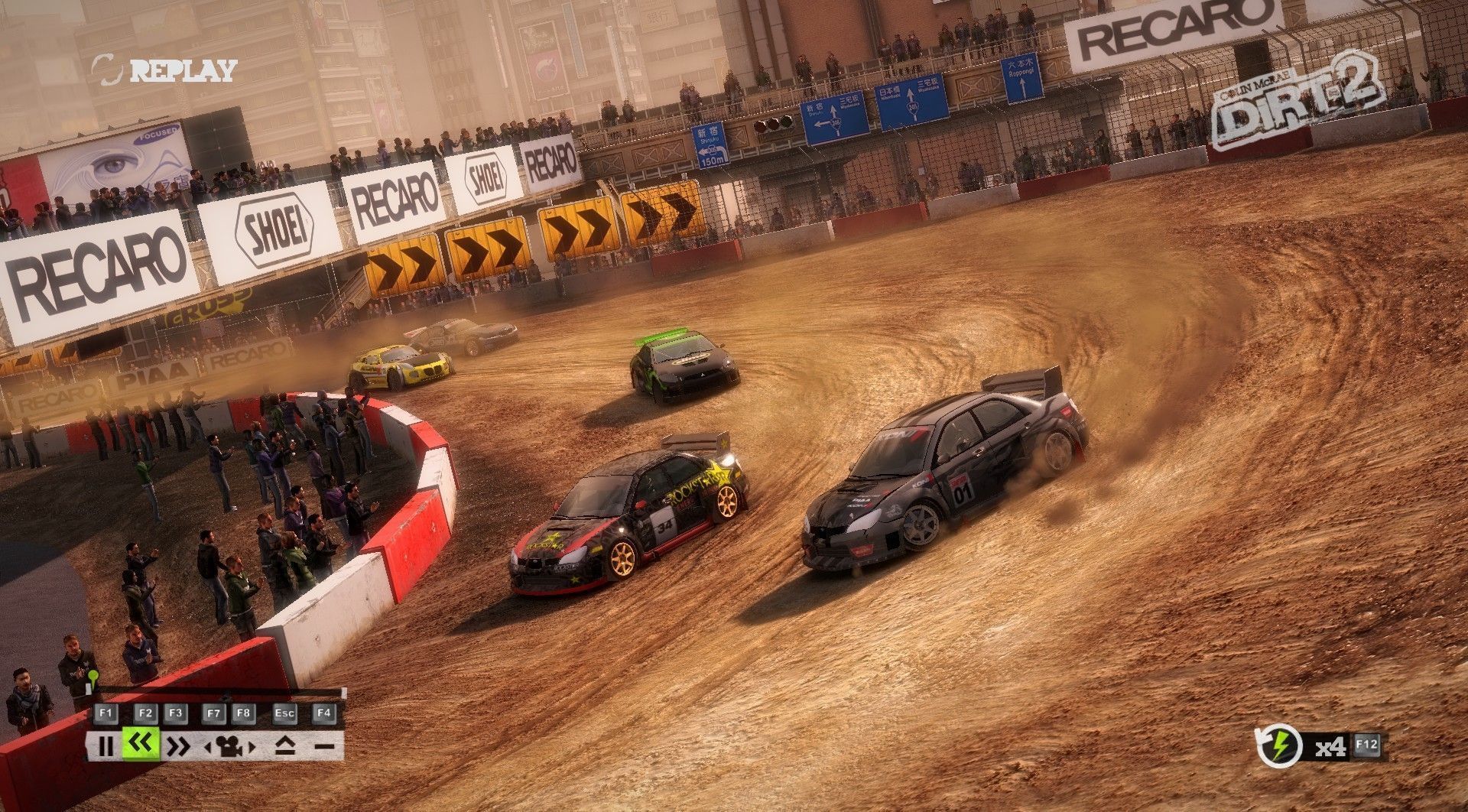
Task: Hide the replay controls with minus button
Action: pyautogui.click(x=323, y=745)
